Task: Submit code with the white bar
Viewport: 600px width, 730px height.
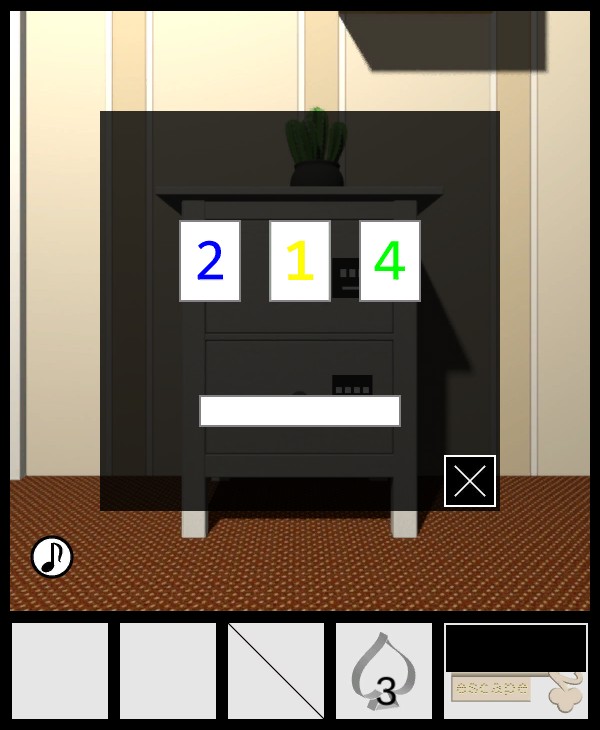Action: point(300,411)
